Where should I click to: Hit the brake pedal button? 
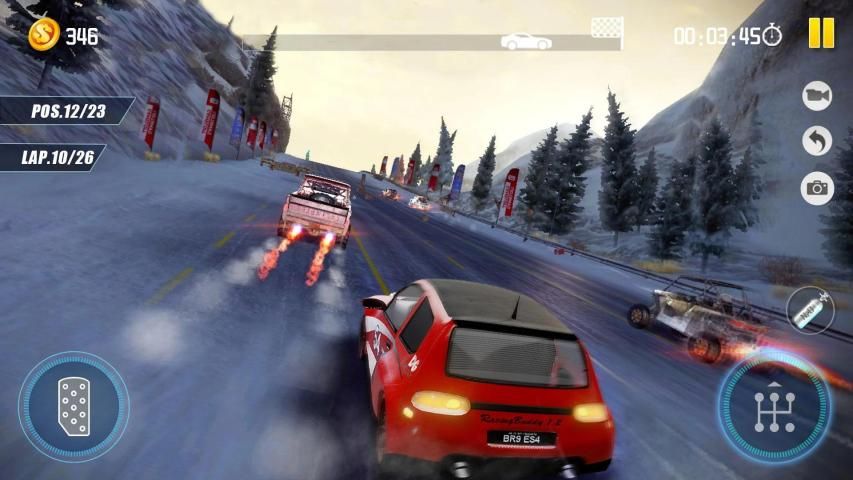(73, 406)
